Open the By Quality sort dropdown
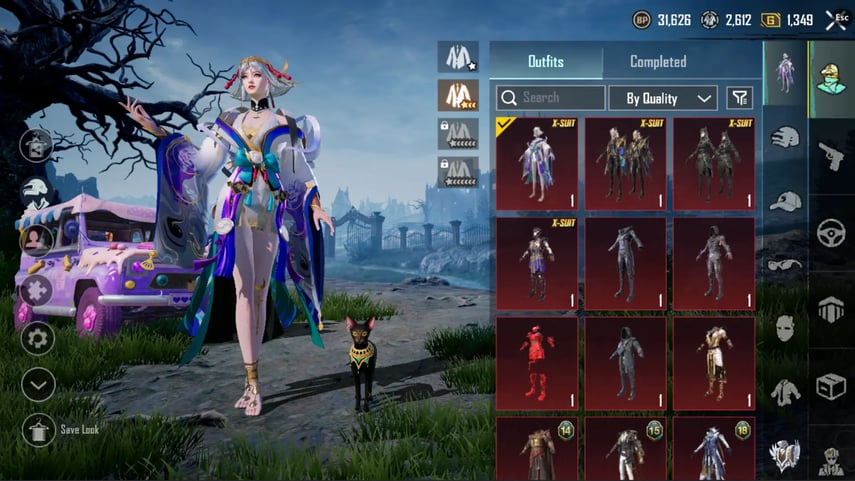 [x=663, y=98]
